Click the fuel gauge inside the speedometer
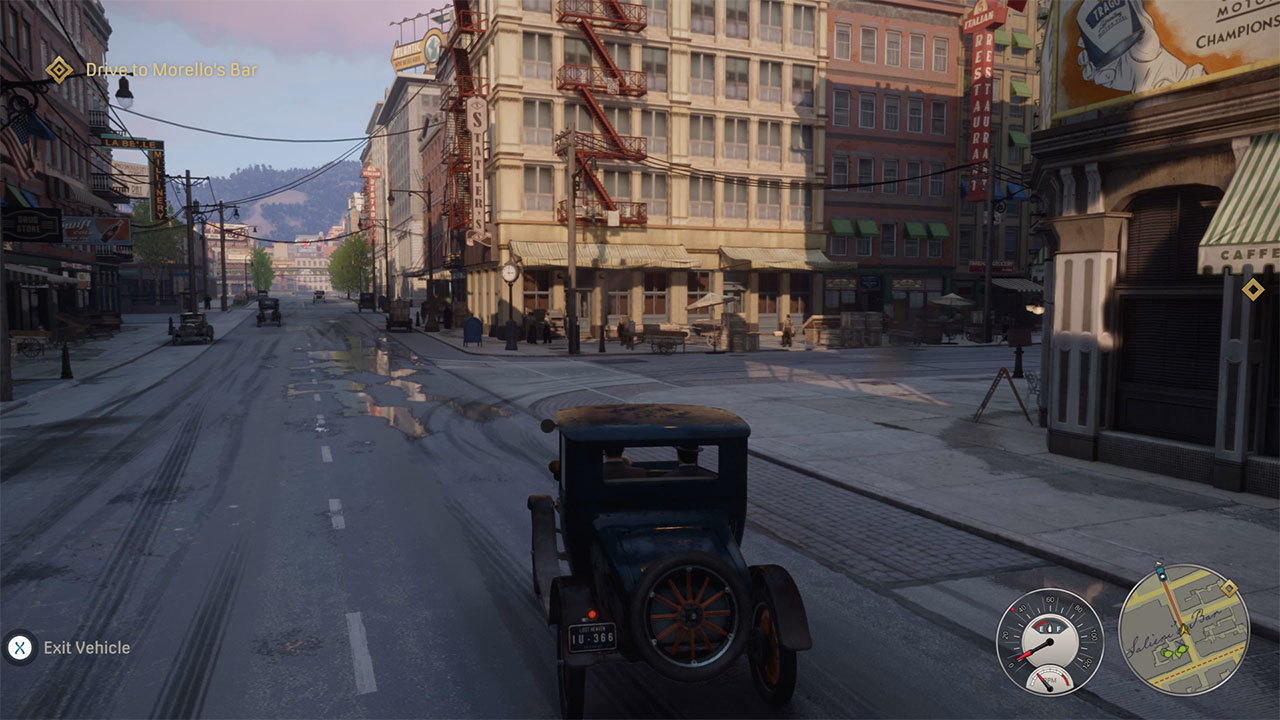The height and width of the screenshot is (720, 1280). [x=1050, y=626]
